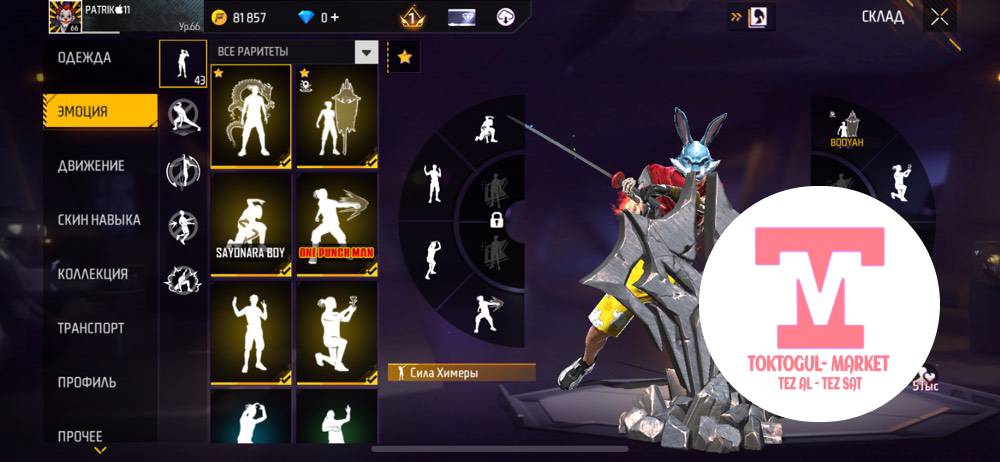Open the Коллекция section

[x=93, y=274]
